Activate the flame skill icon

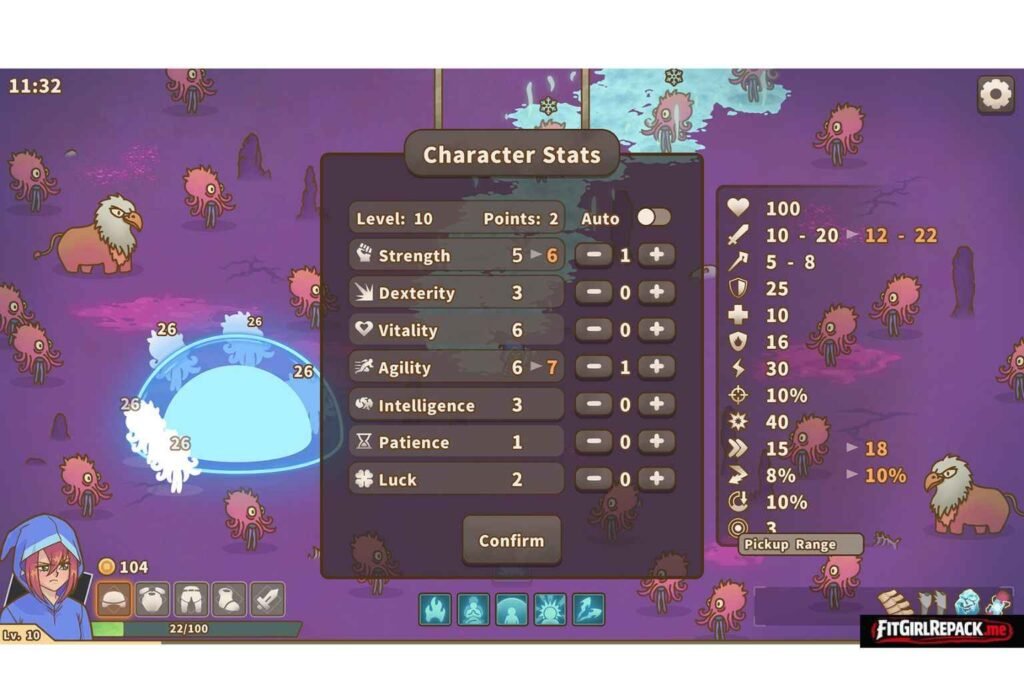click(434, 608)
